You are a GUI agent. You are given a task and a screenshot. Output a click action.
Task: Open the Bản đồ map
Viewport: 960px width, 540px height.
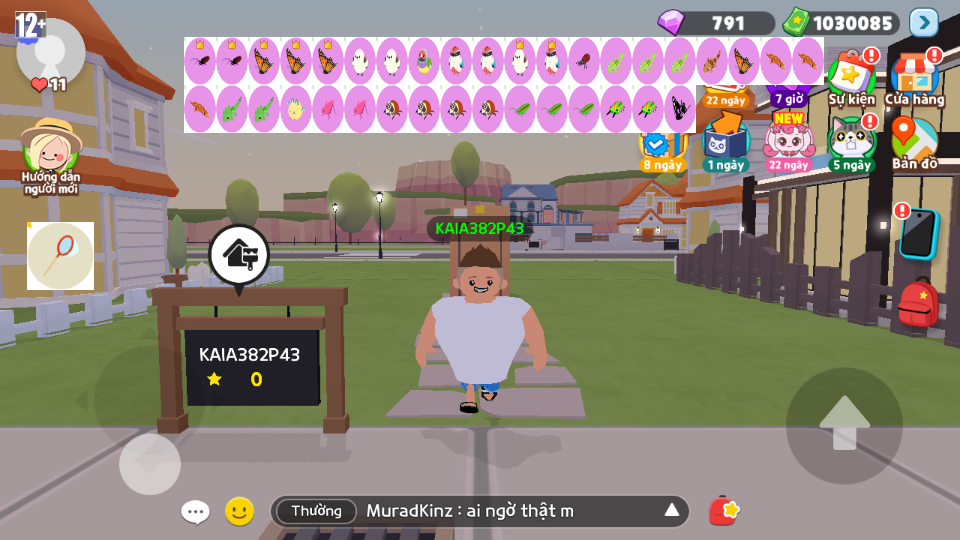point(914,141)
